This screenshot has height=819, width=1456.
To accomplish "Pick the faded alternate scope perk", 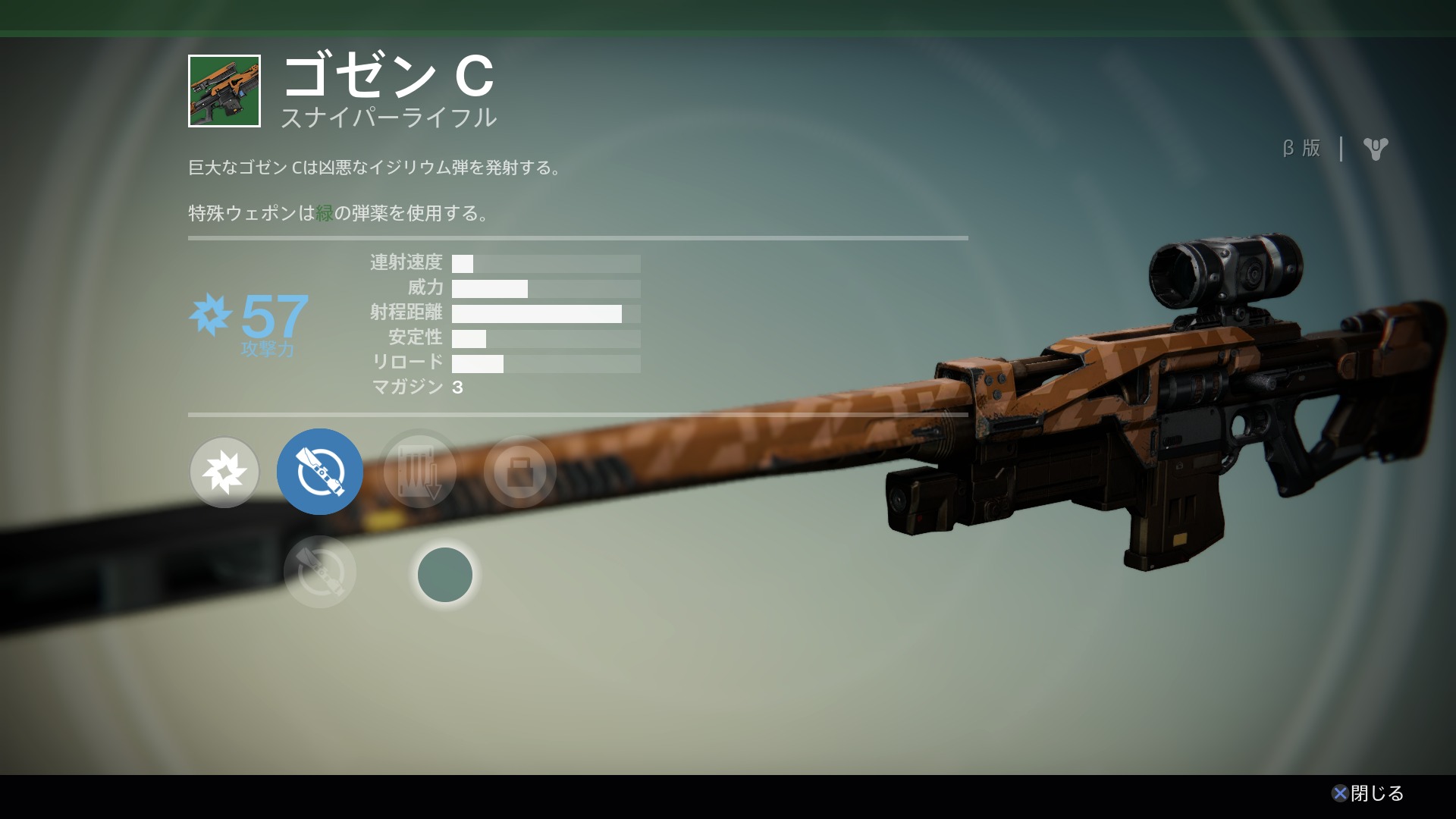I will [x=320, y=573].
